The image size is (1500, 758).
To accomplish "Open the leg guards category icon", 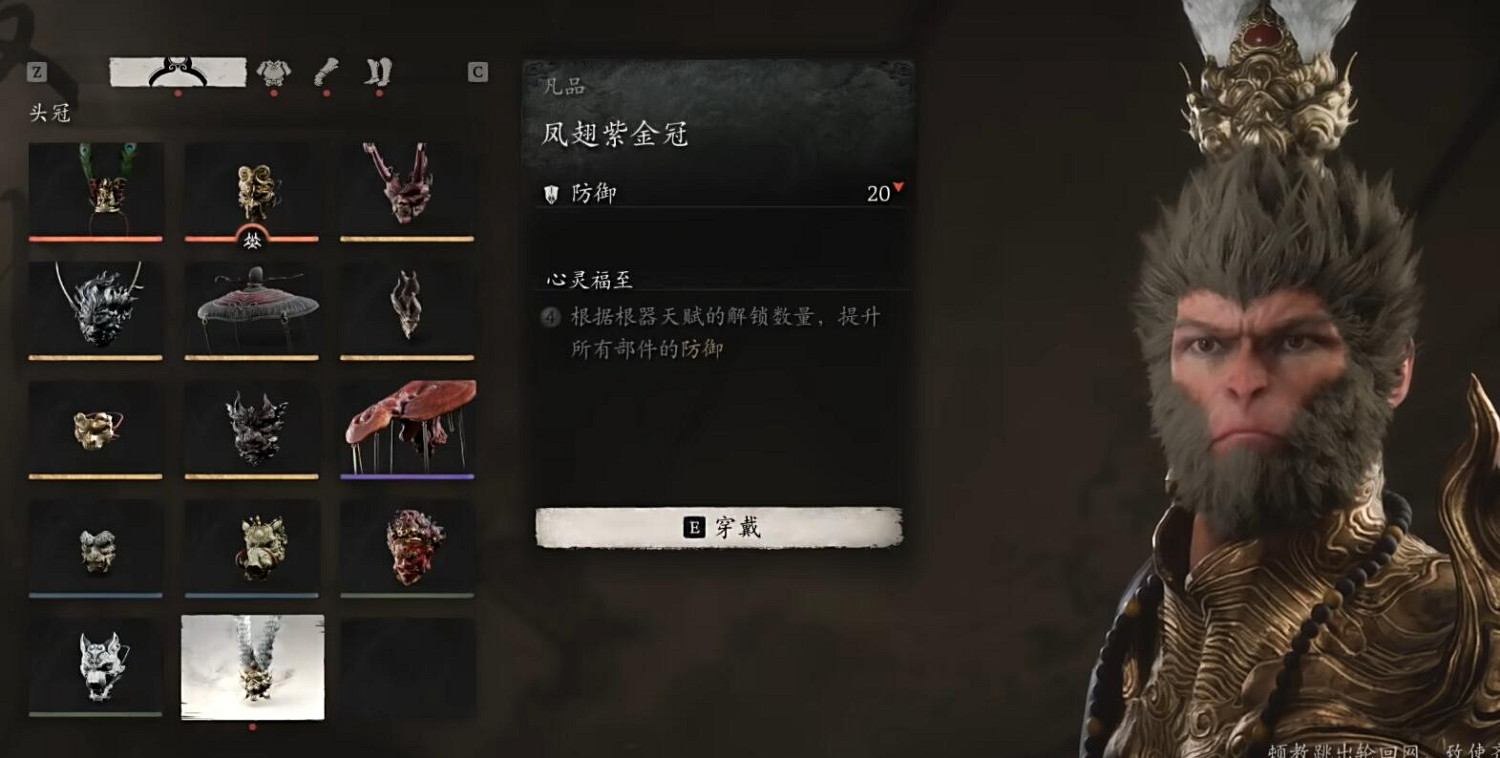I will [x=378, y=70].
